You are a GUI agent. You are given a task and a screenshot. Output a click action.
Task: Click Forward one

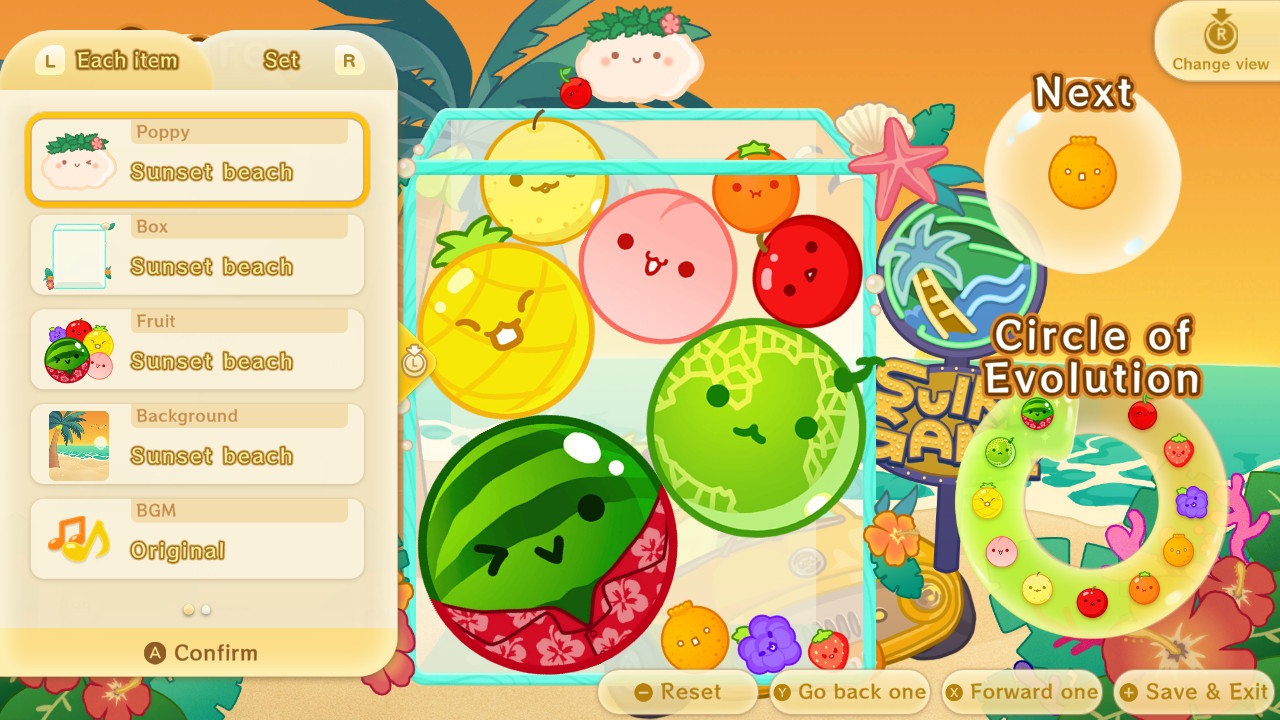(1022, 691)
